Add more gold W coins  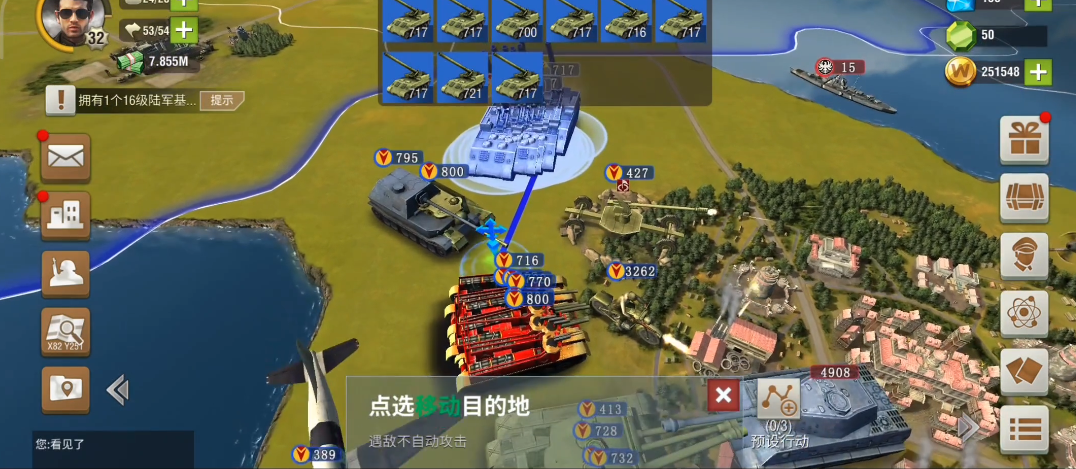coord(1038,72)
